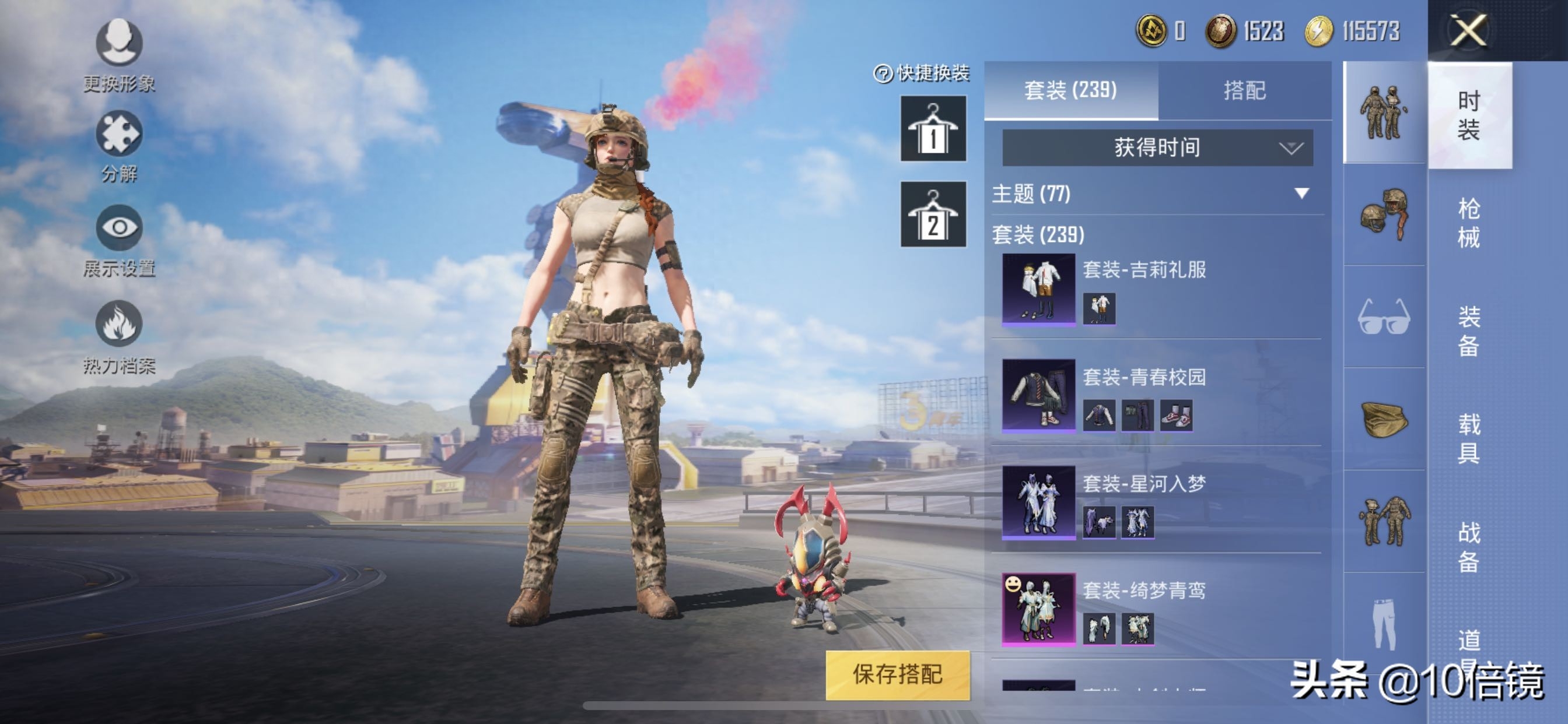Switch to the 套装 (239) tab

[1070, 91]
